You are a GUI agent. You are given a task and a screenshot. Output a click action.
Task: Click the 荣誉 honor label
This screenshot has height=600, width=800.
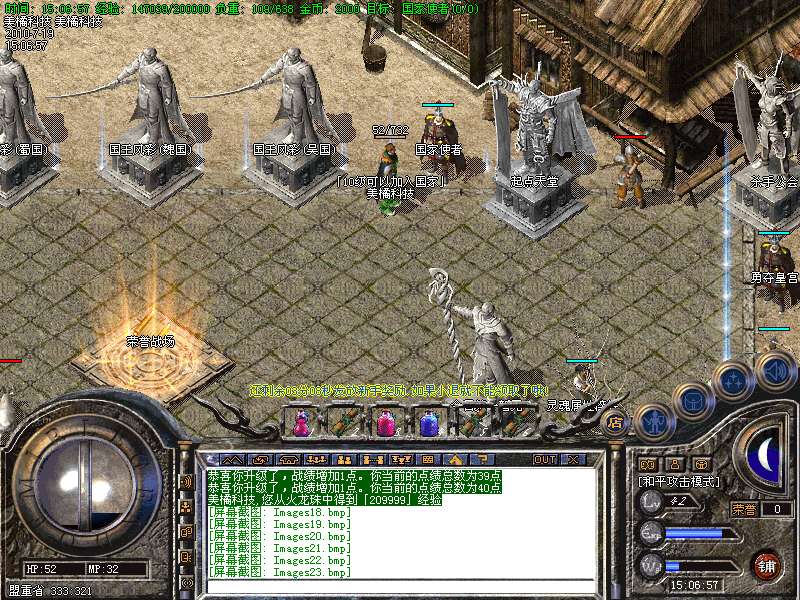(x=744, y=509)
